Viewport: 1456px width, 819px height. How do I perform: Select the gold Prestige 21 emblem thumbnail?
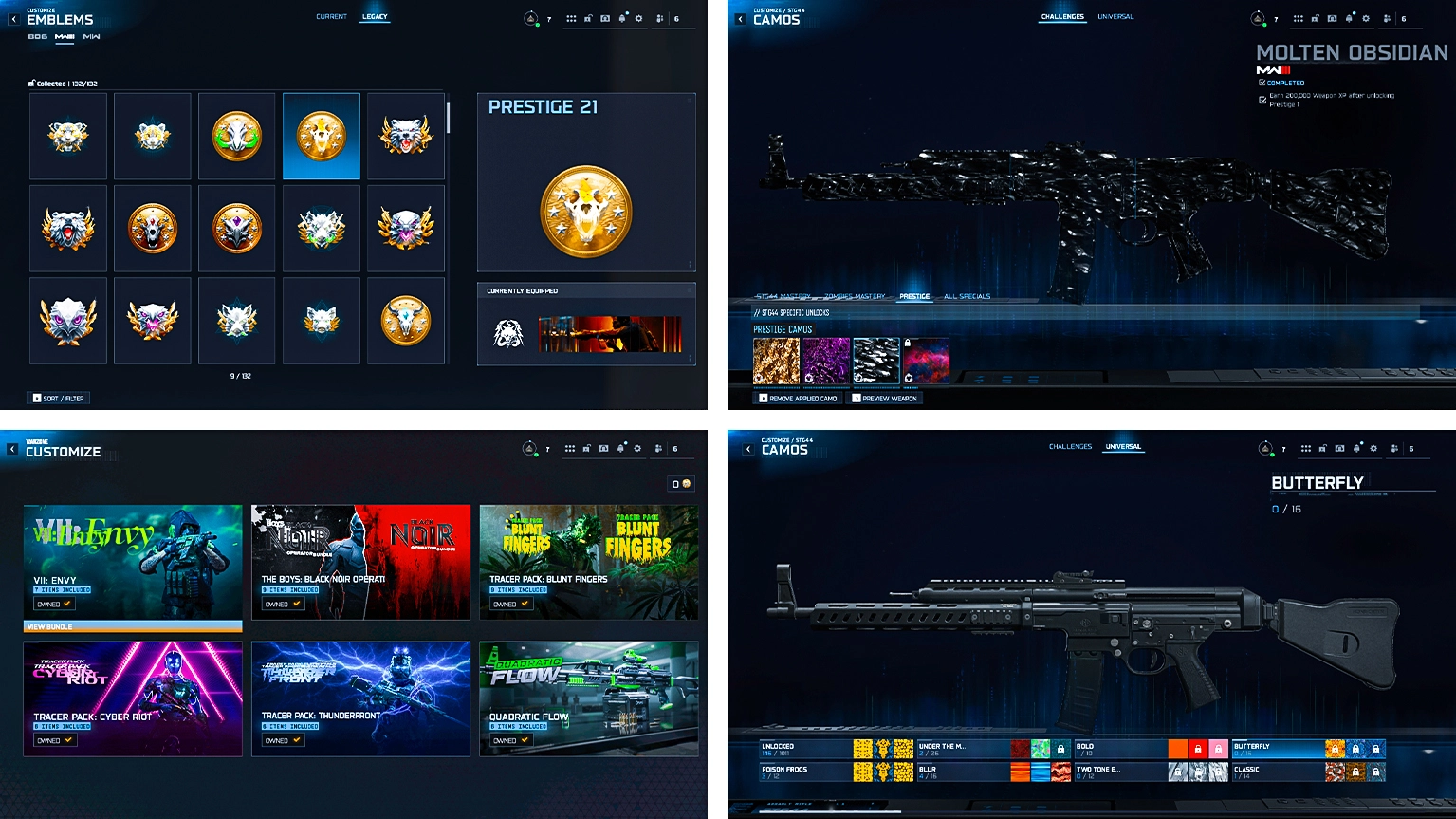click(321, 136)
